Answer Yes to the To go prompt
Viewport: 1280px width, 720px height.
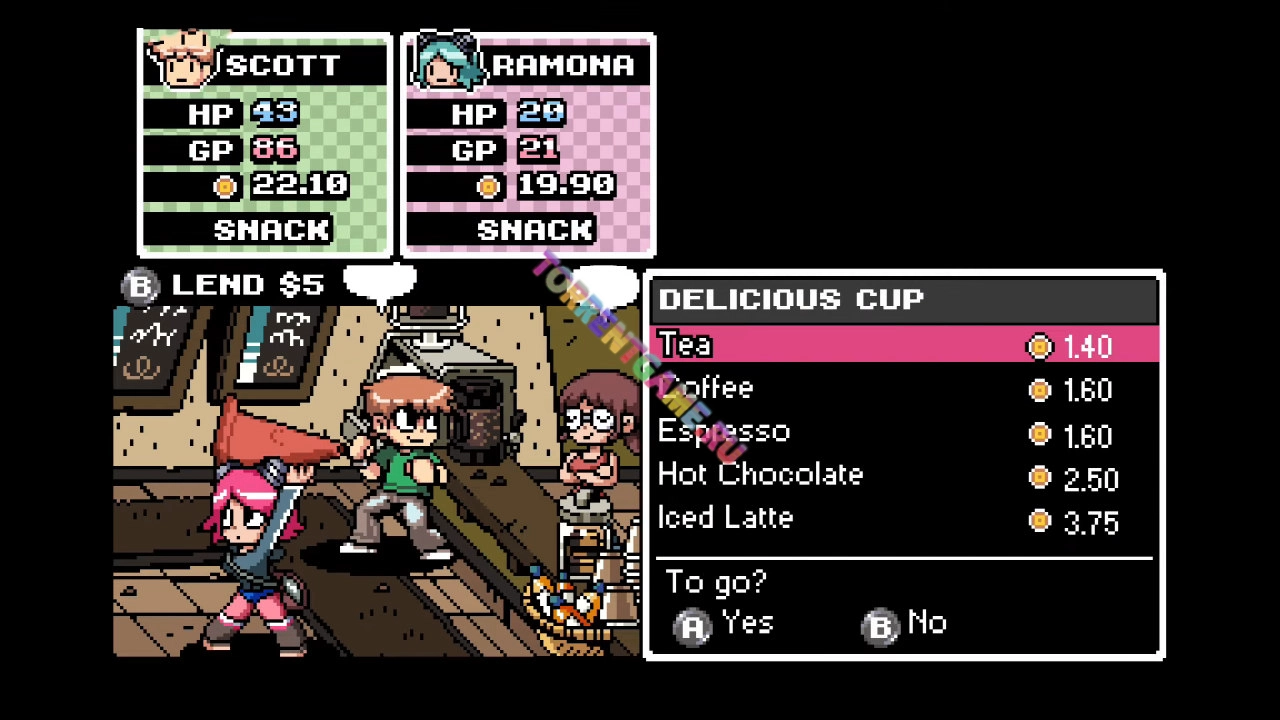[x=725, y=625]
